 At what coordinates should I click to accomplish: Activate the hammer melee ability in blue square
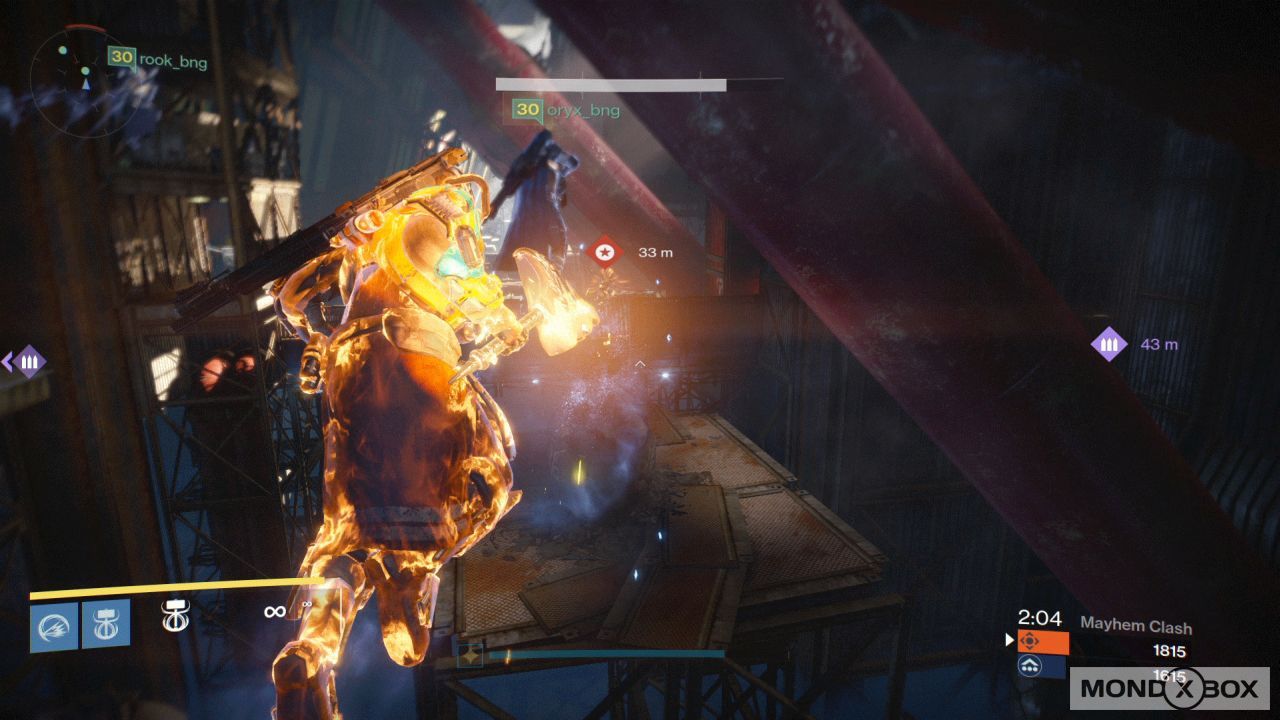106,624
